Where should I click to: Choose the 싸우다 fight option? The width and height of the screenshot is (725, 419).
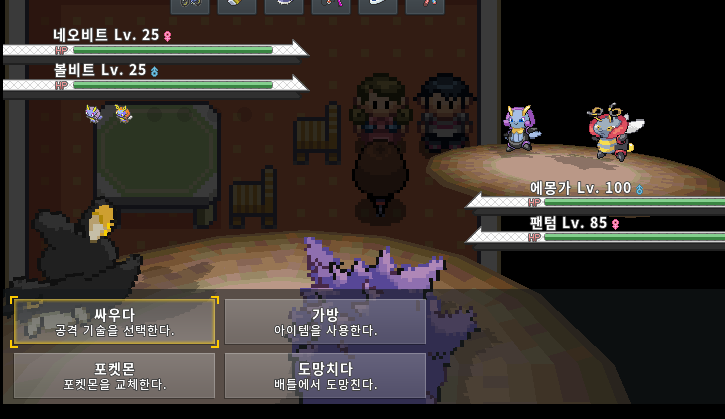coord(114,321)
